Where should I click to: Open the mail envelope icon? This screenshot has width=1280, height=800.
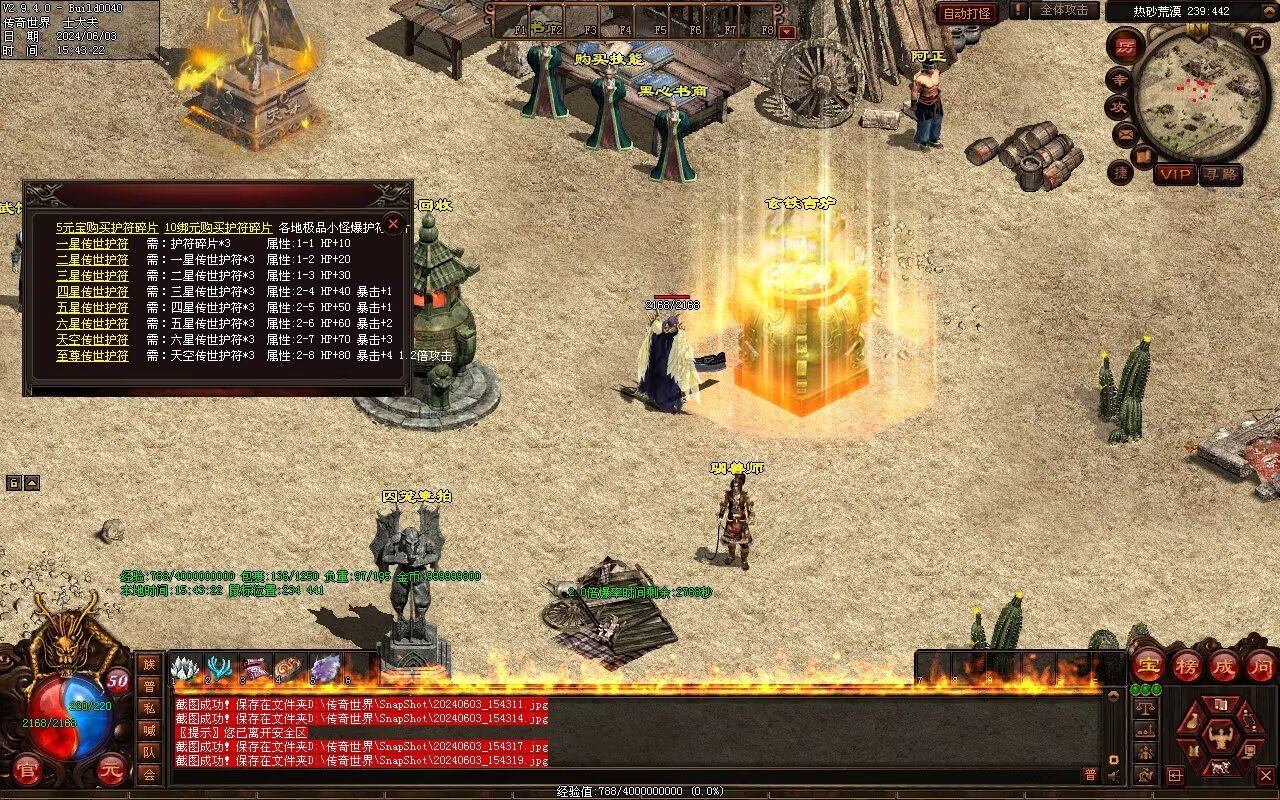(x=1125, y=132)
